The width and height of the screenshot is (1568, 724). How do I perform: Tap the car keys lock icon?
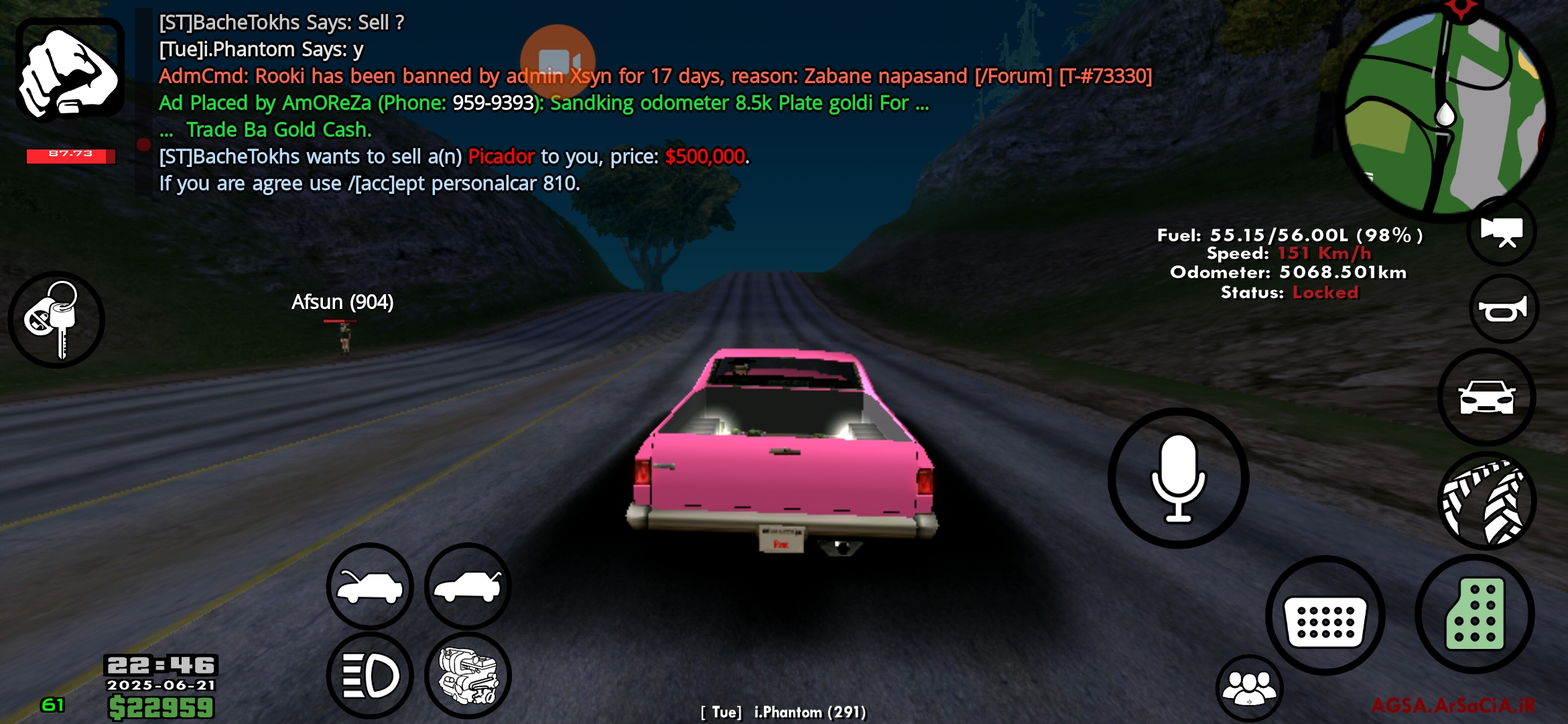[57, 320]
